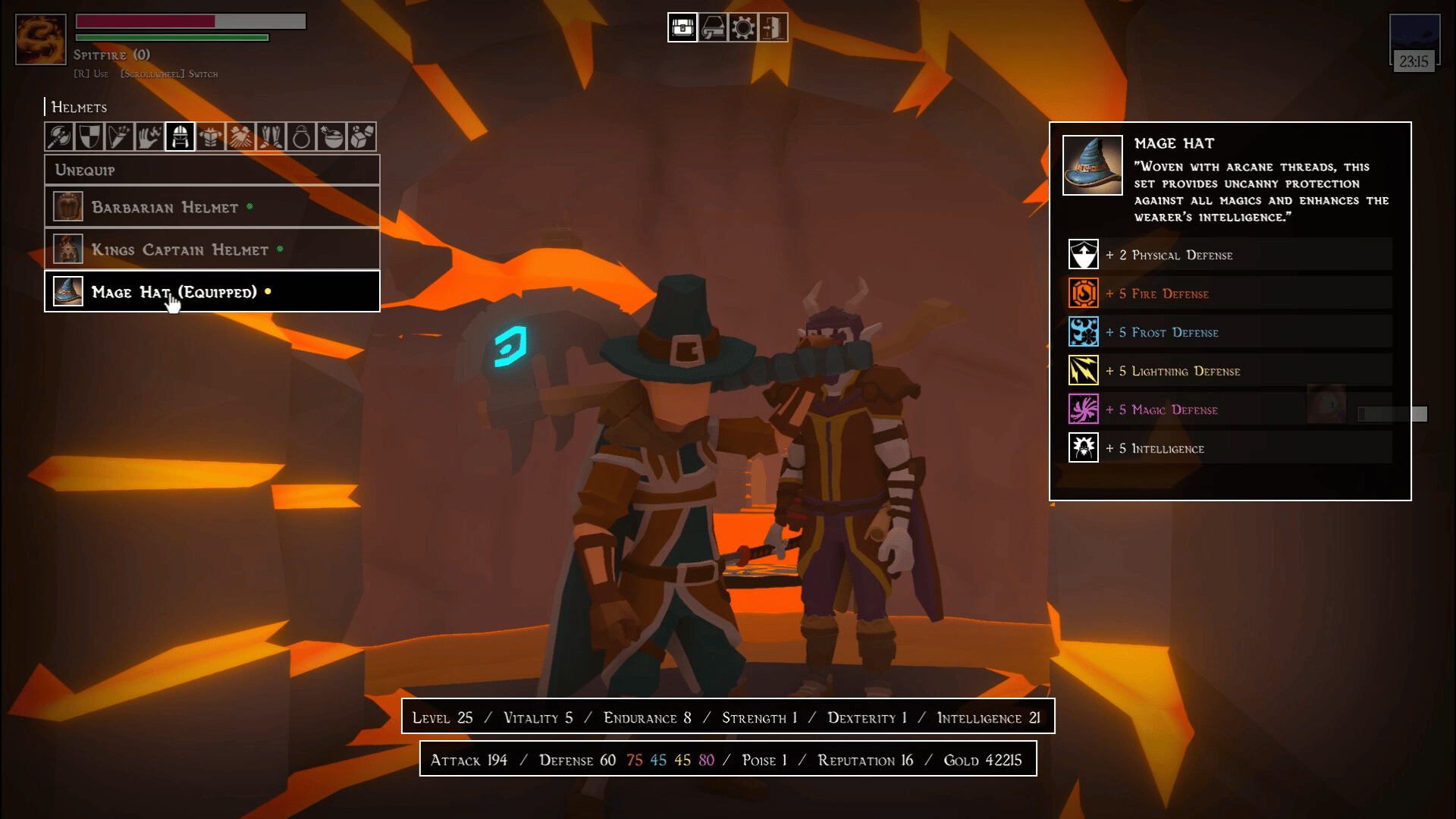
Task: Show the flaming hand spells category
Action: pyautogui.click(x=149, y=137)
